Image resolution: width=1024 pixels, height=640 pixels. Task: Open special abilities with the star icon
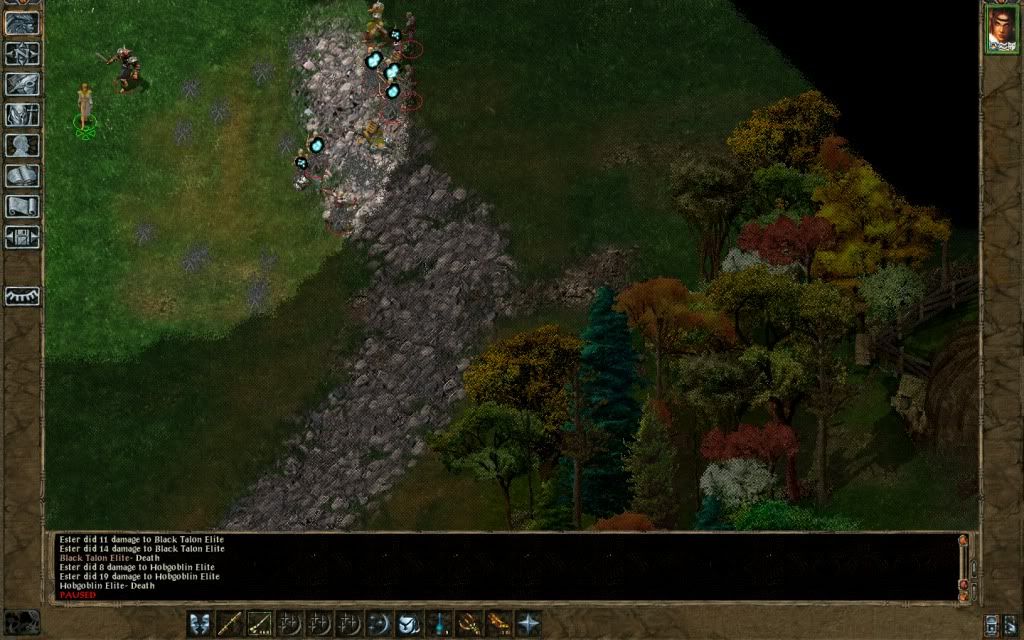[x=528, y=624]
